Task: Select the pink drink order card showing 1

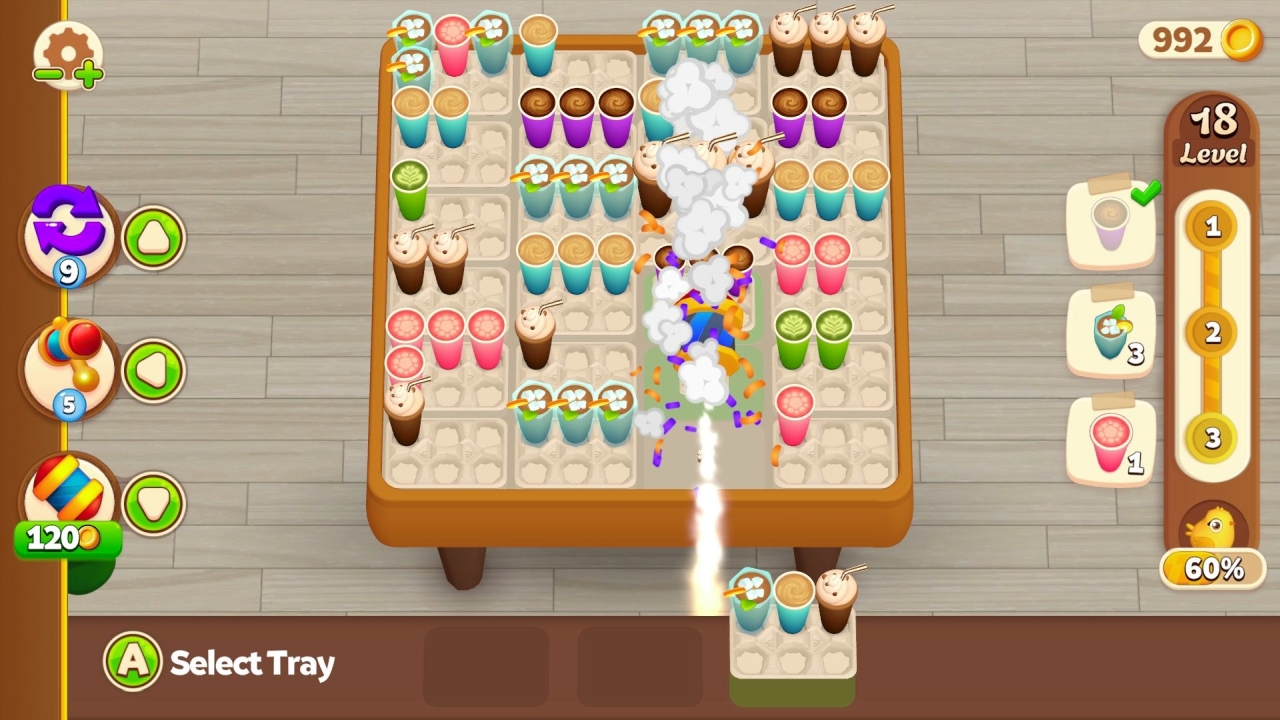Action: click(1110, 440)
